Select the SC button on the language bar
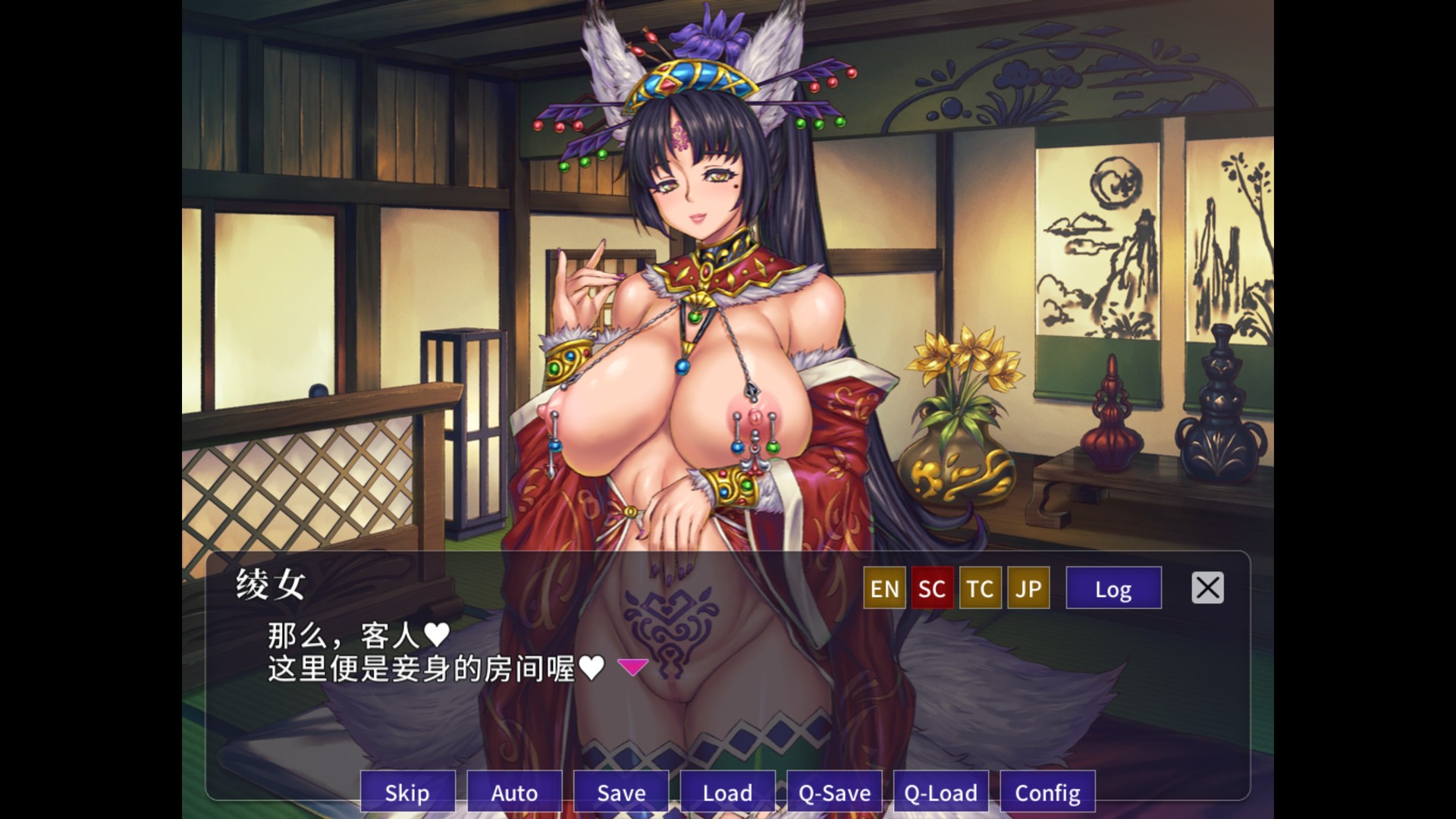 931,588
